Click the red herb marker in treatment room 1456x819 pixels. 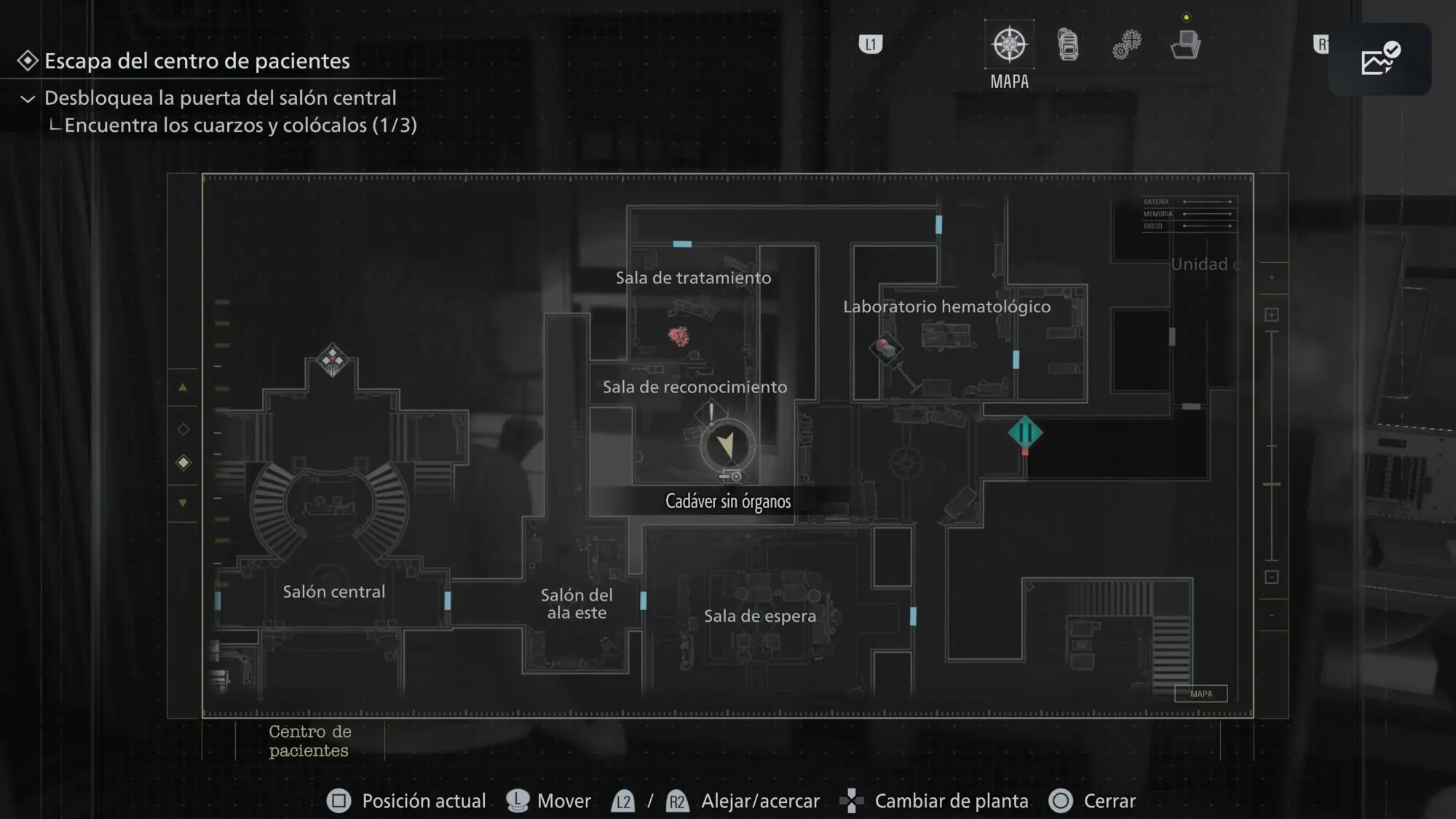[678, 336]
